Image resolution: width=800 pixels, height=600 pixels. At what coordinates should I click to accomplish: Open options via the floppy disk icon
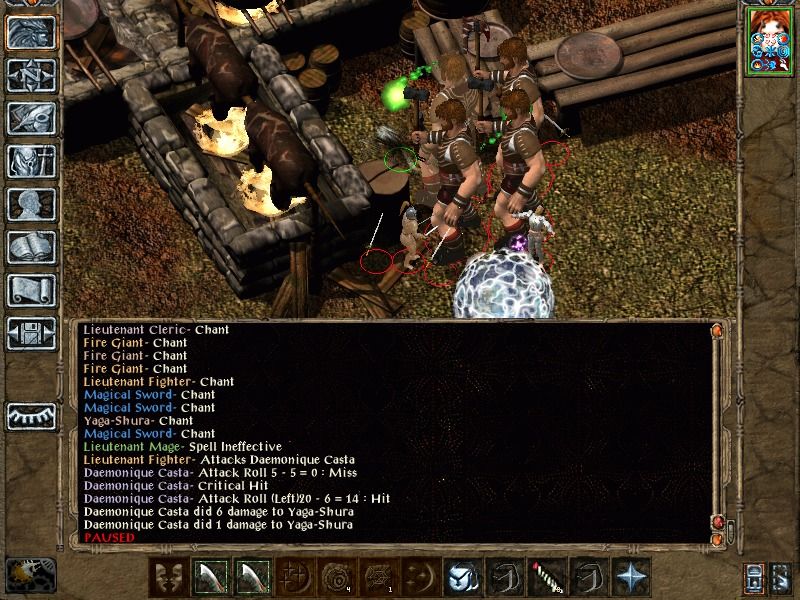tap(32, 334)
